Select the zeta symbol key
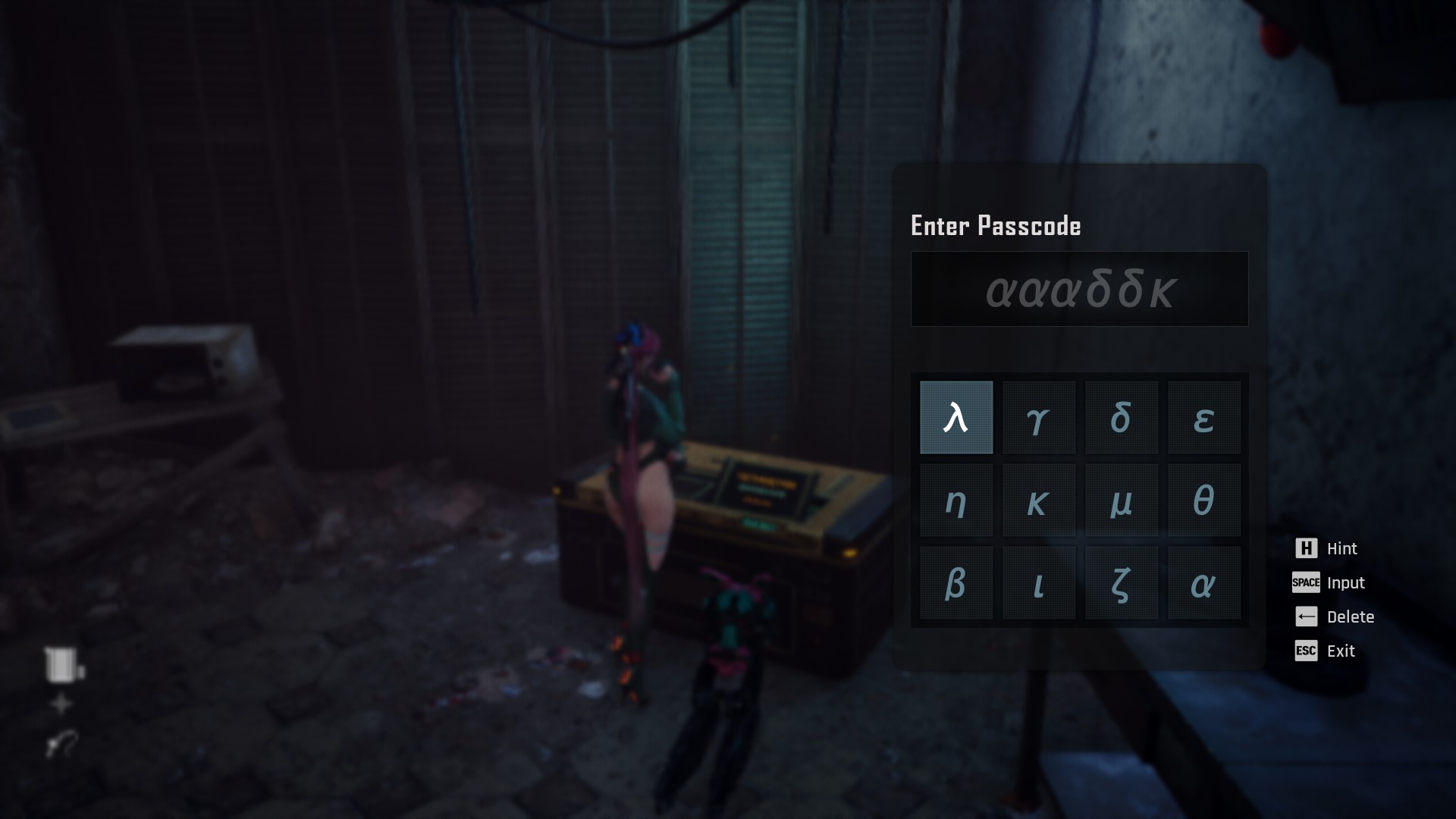1456x819 pixels. pos(1122,583)
